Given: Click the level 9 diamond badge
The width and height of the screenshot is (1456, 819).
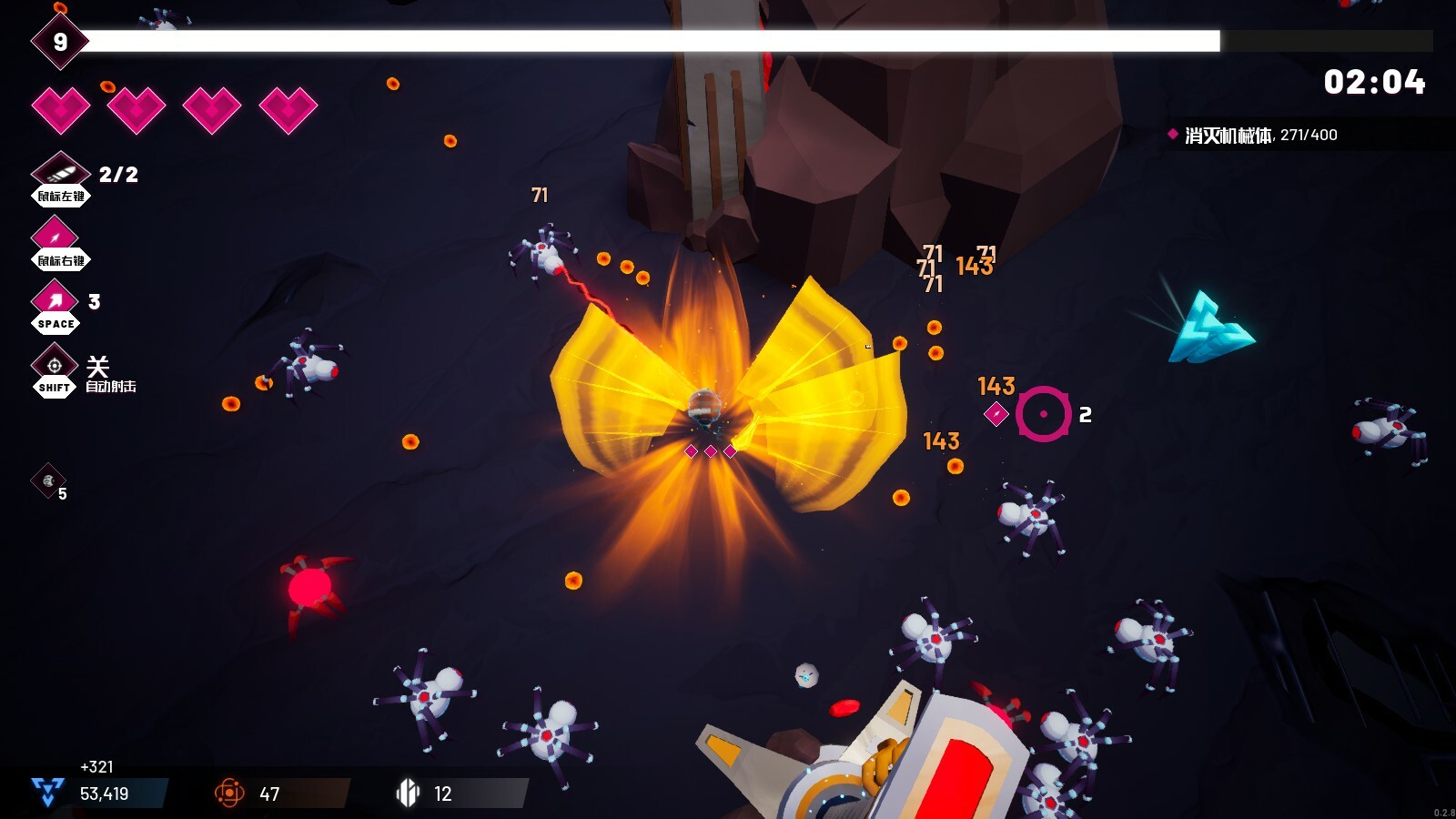Looking at the screenshot, I should pos(60,42).
